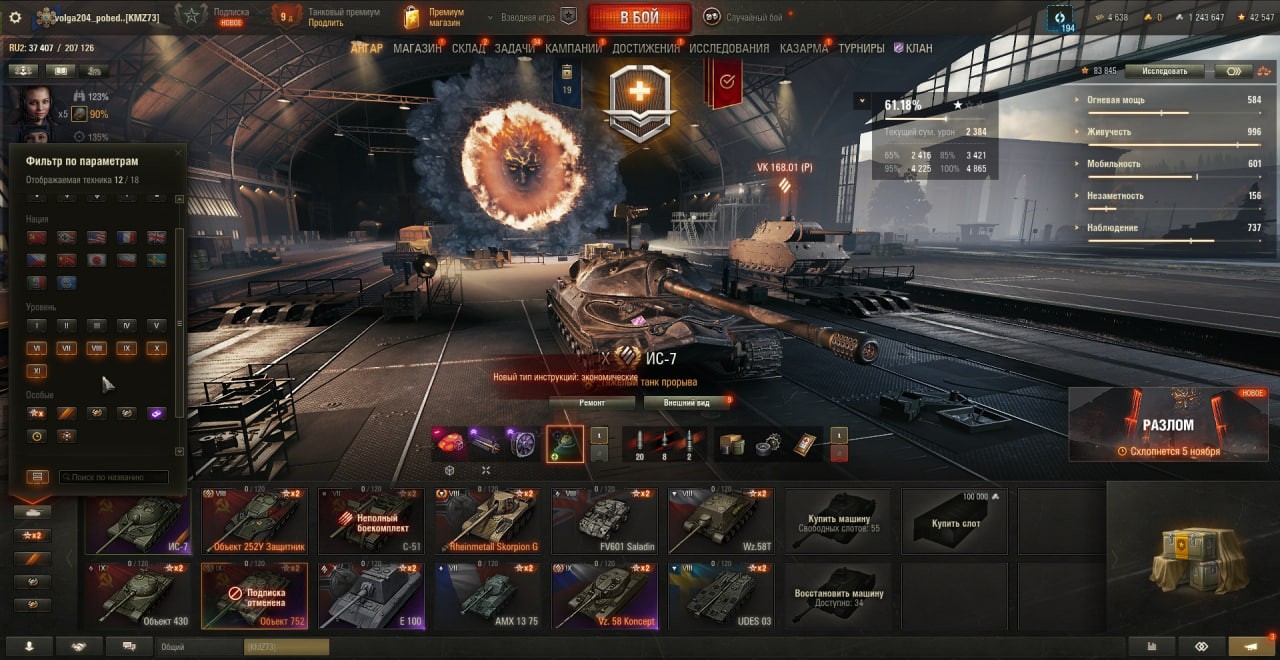Click Купить машину tile
The width and height of the screenshot is (1280, 660).
pyautogui.click(x=838, y=520)
